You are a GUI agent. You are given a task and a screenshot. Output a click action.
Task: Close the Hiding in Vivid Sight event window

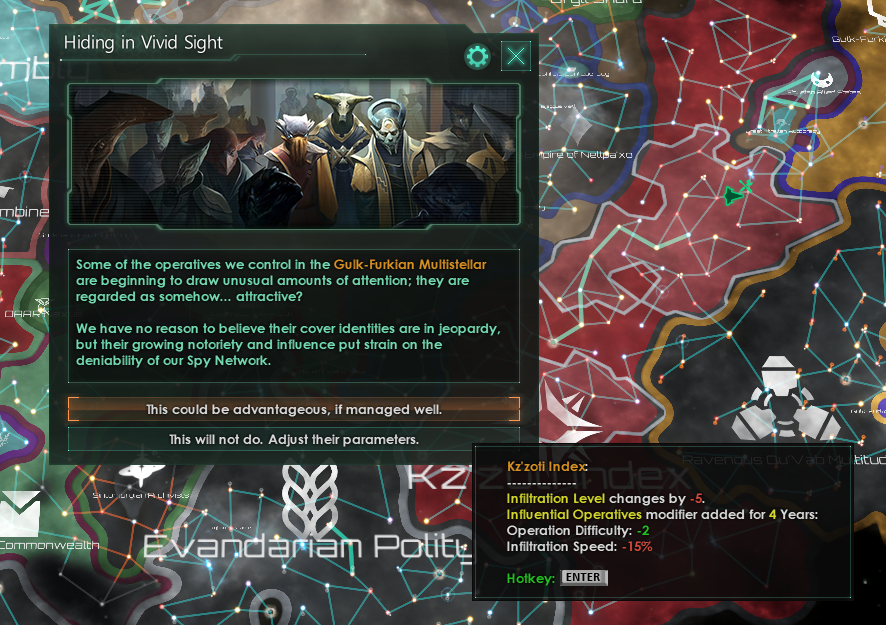(516, 57)
